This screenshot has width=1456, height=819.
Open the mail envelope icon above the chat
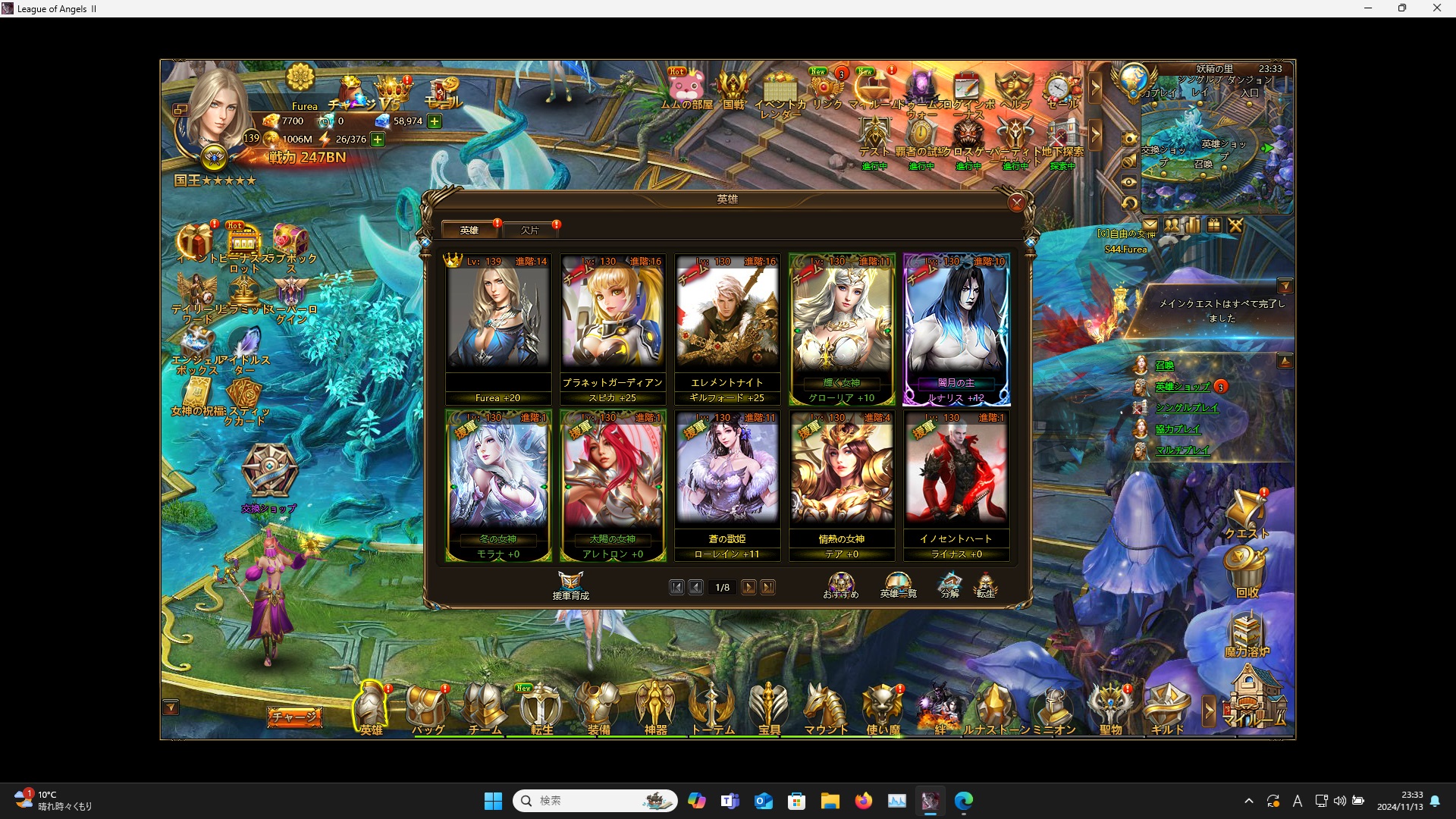tap(1151, 224)
